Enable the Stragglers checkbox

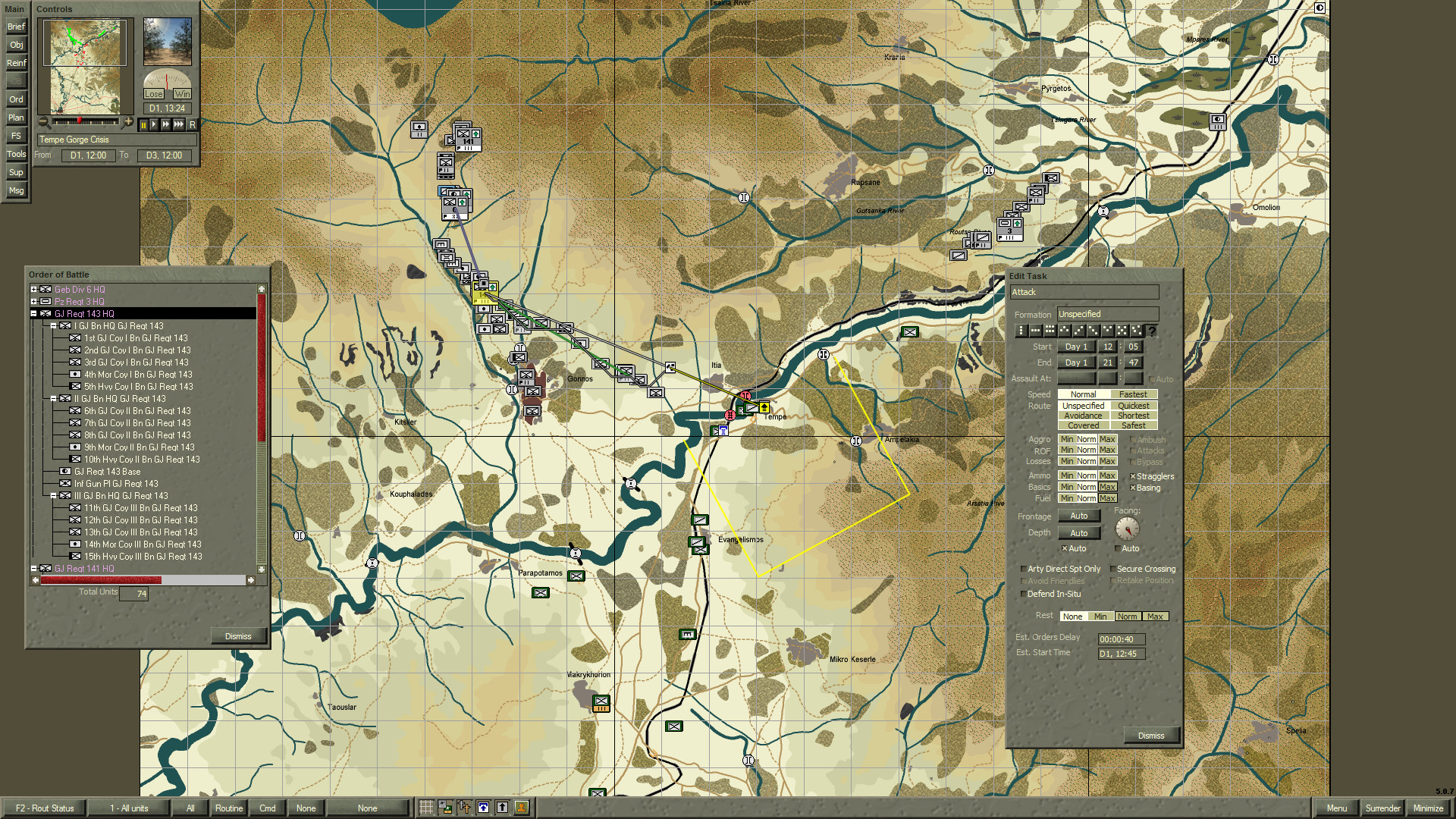(1132, 475)
